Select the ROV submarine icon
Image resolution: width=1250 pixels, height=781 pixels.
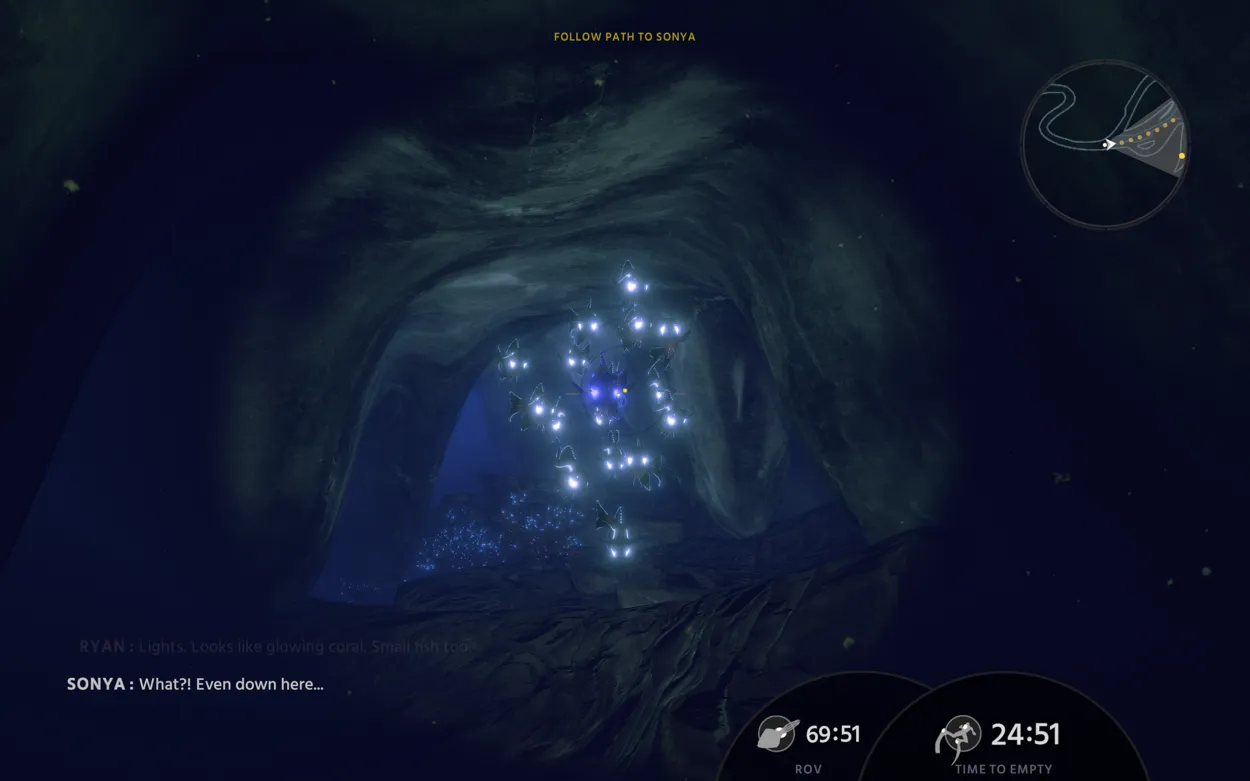[776, 734]
